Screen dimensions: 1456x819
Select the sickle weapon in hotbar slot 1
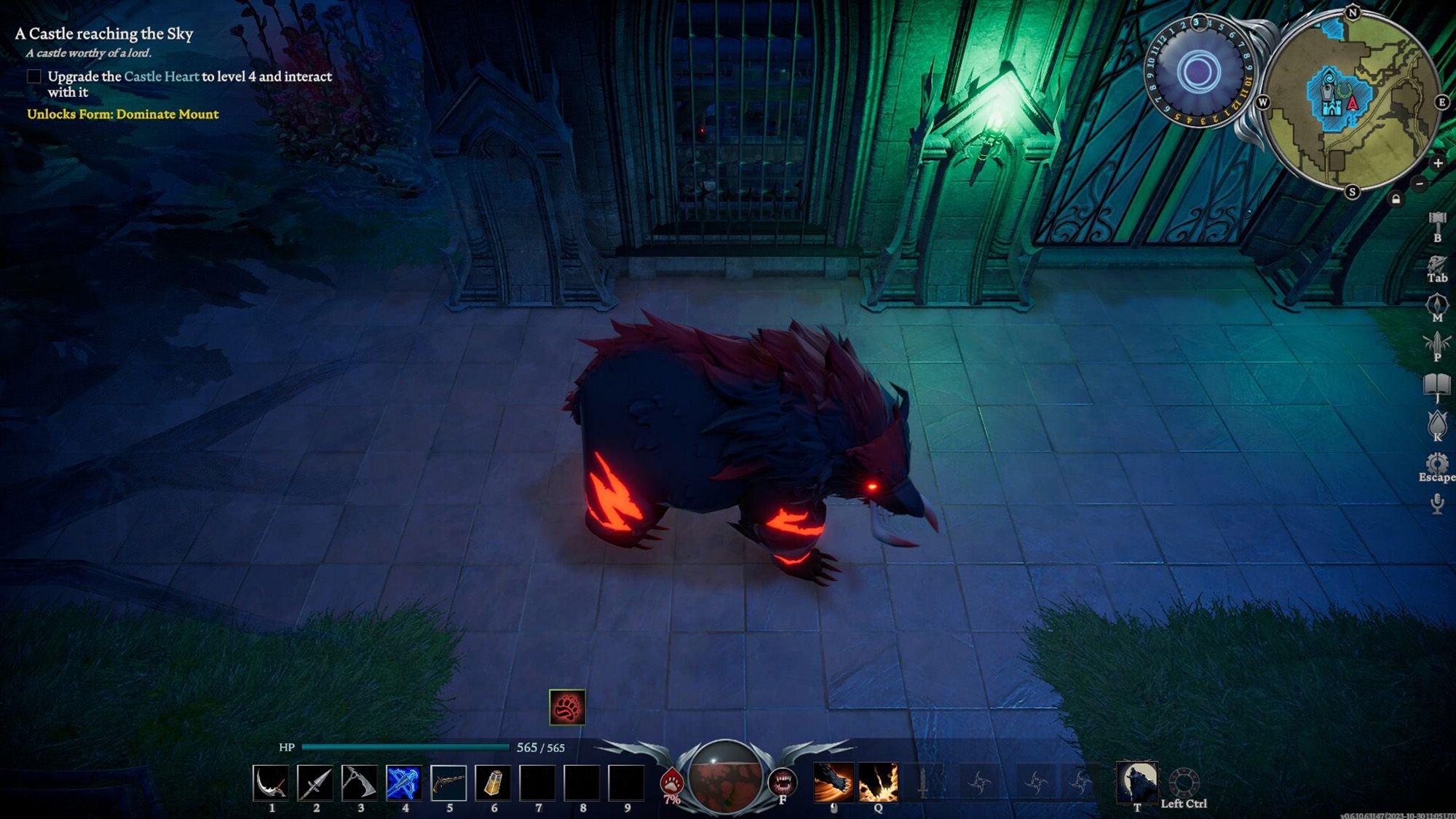click(x=270, y=783)
